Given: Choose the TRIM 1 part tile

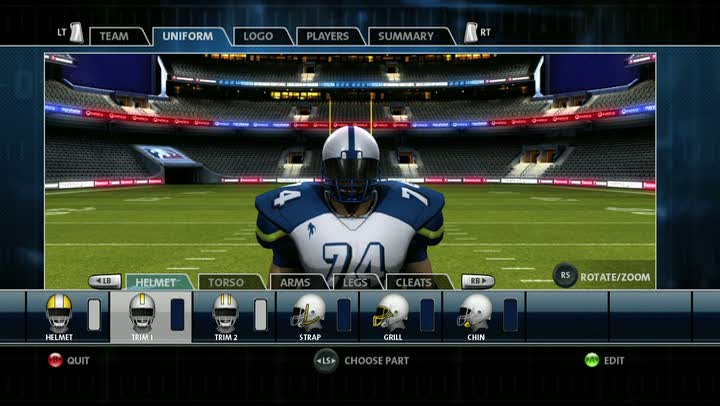Looking at the screenshot, I should (x=143, y=316).
